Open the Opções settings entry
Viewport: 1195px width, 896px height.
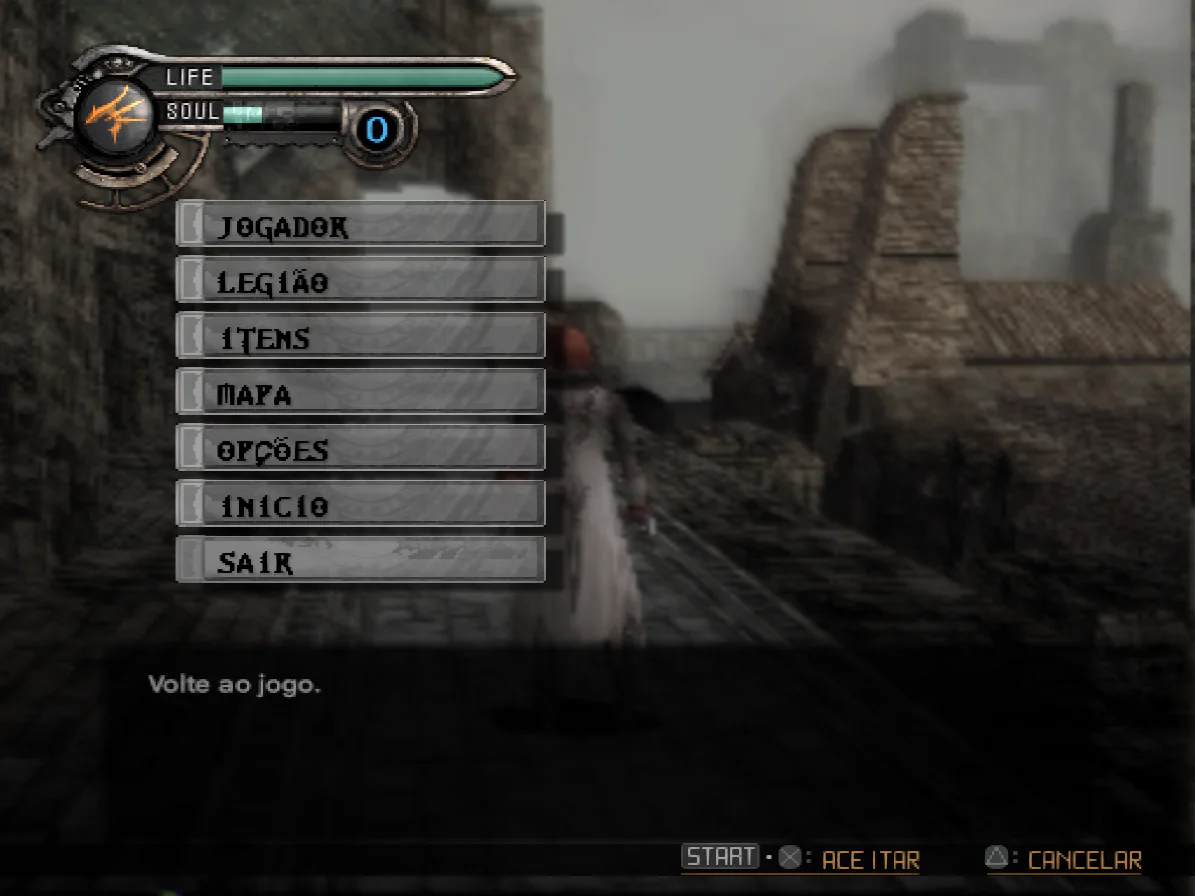coord(360,449)
